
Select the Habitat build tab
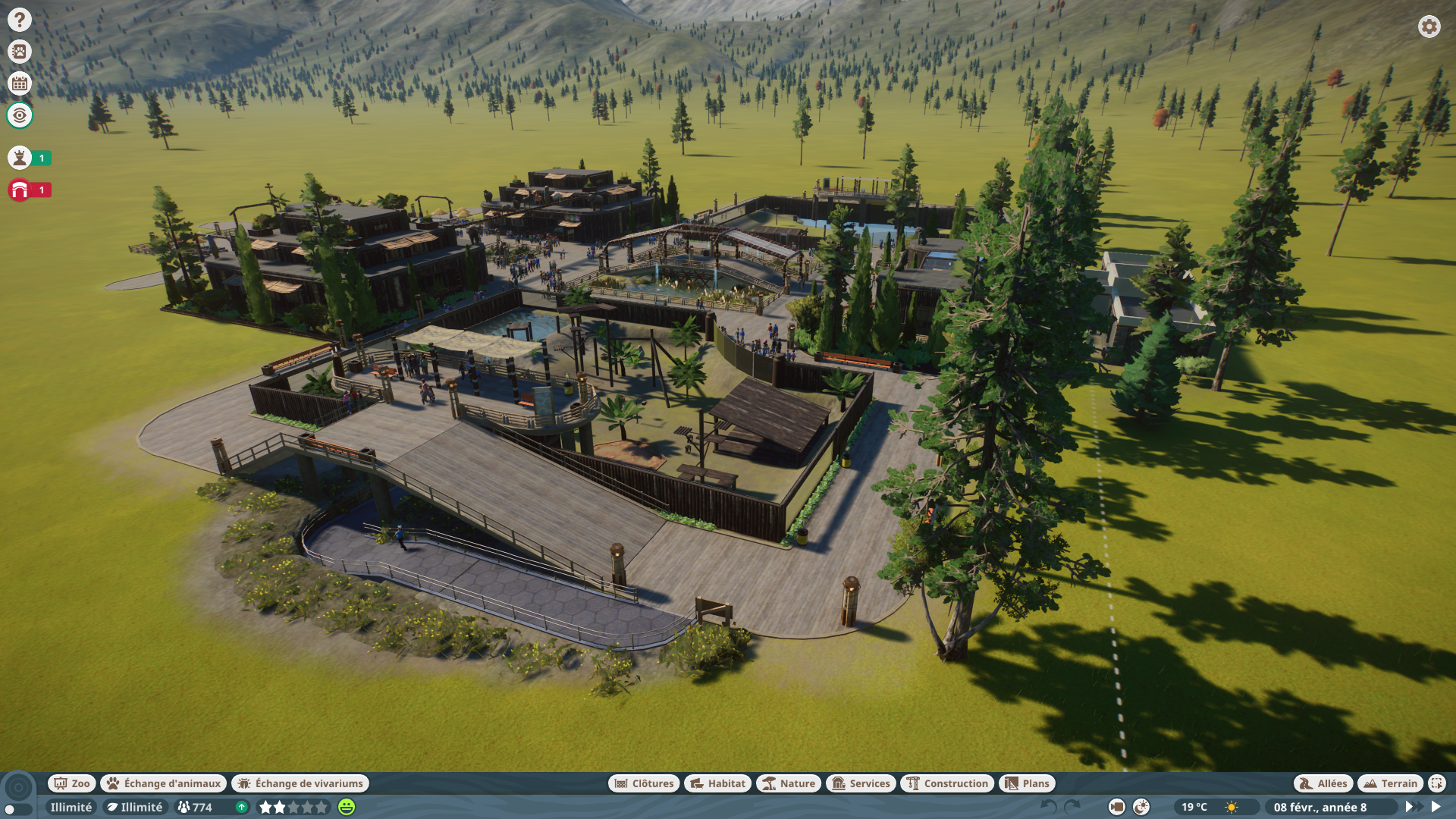pyautogui.click(x=717, y=783)
